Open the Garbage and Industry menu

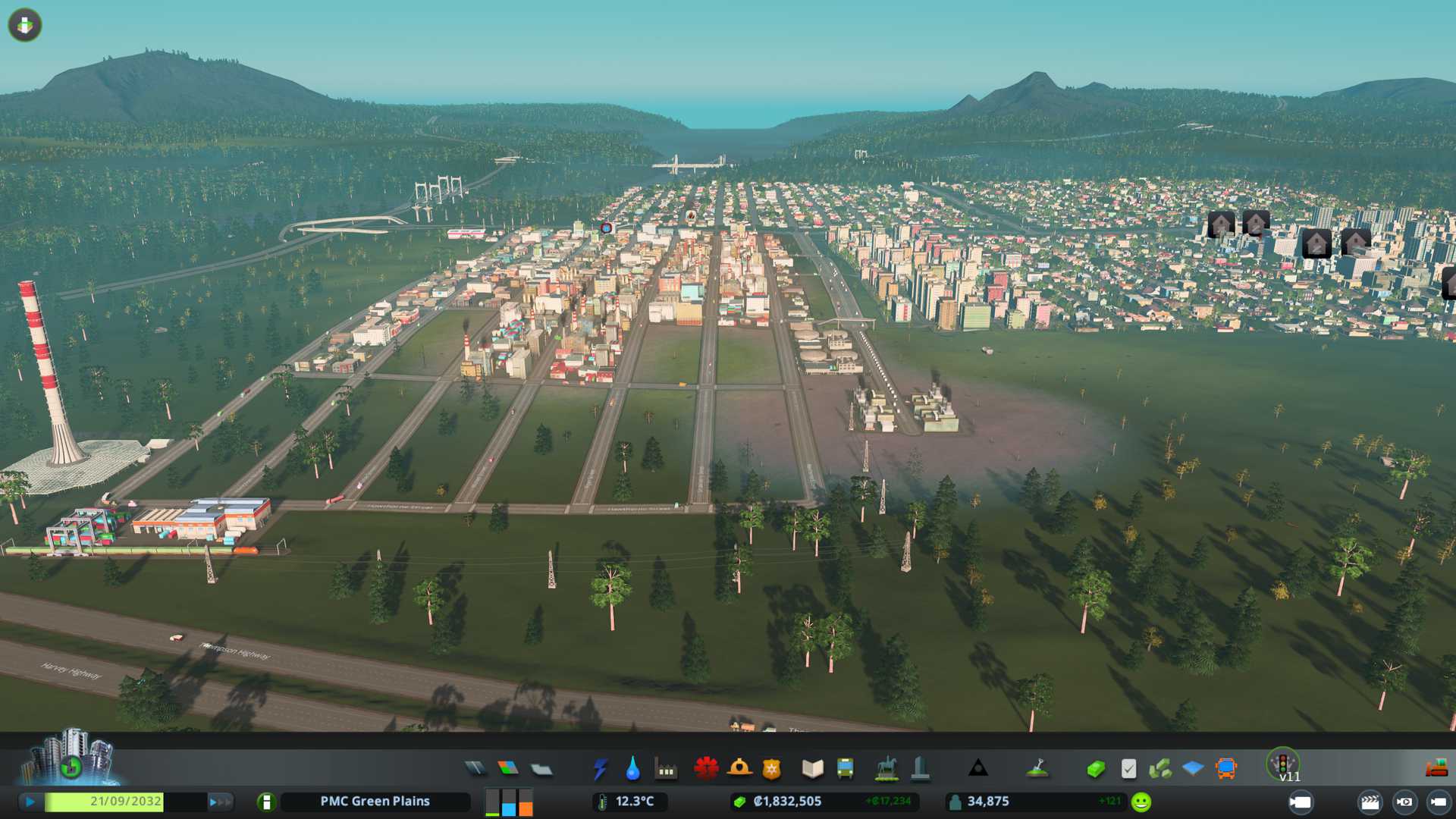(666, 769)
